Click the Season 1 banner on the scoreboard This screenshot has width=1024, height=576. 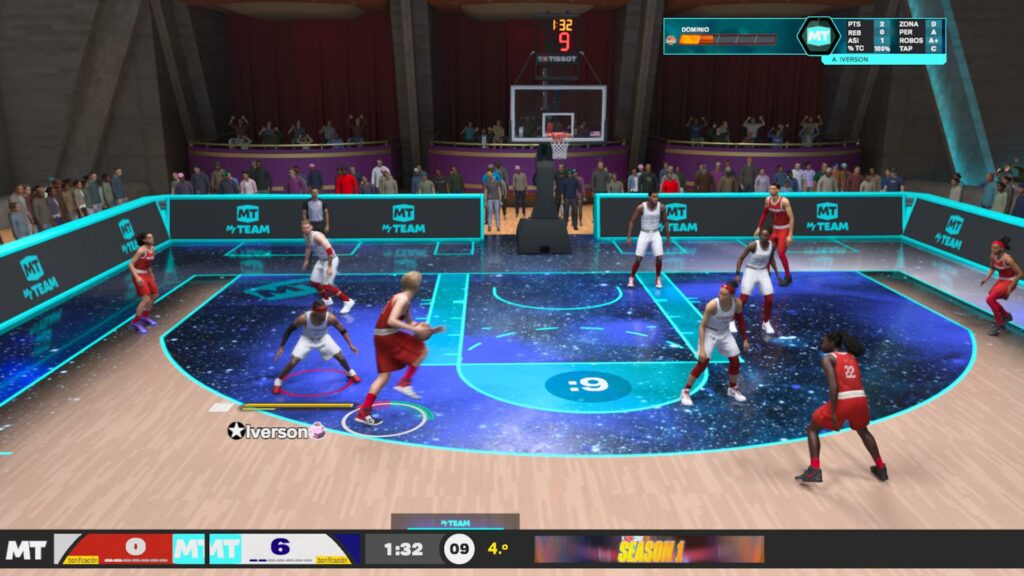649,549
